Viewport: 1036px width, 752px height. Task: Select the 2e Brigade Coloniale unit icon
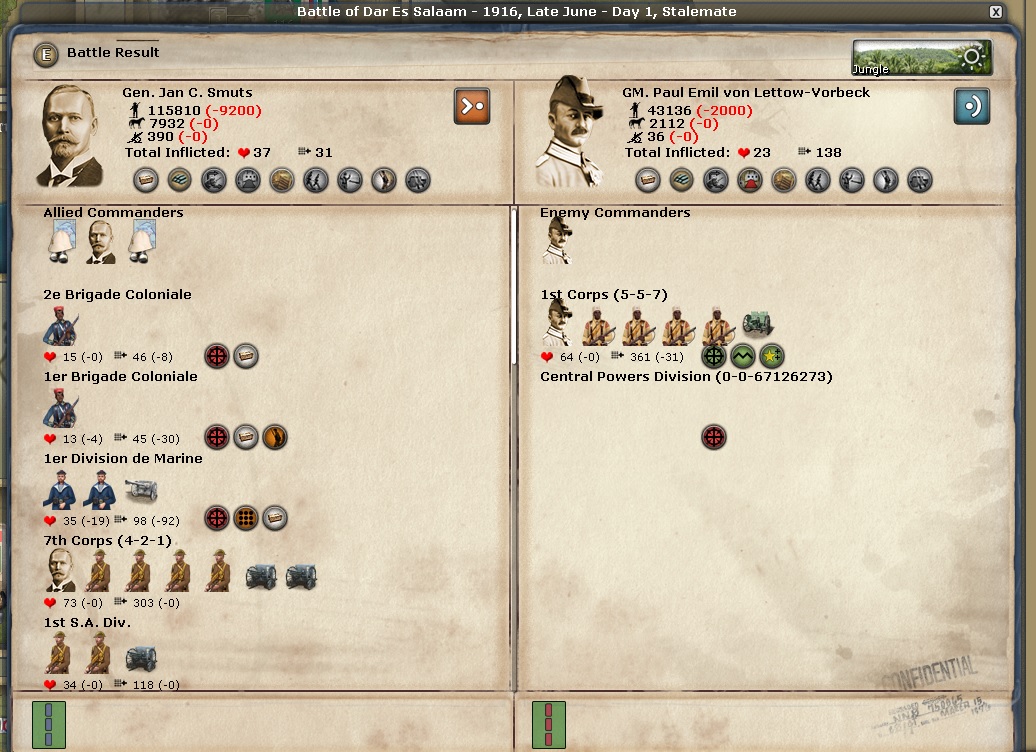[x=61, y=326]
